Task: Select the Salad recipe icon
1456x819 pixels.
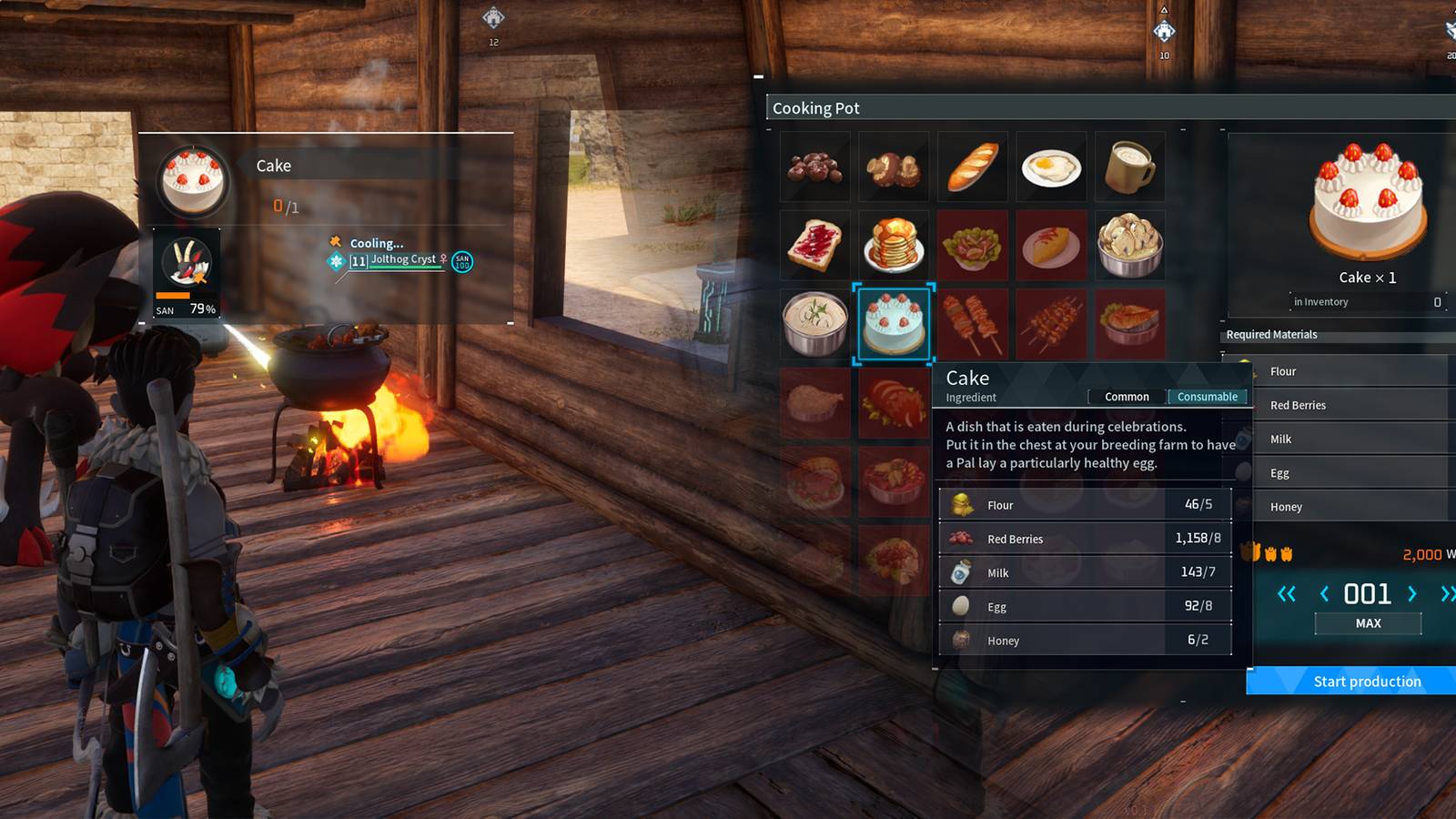Action: pos(972,244)
